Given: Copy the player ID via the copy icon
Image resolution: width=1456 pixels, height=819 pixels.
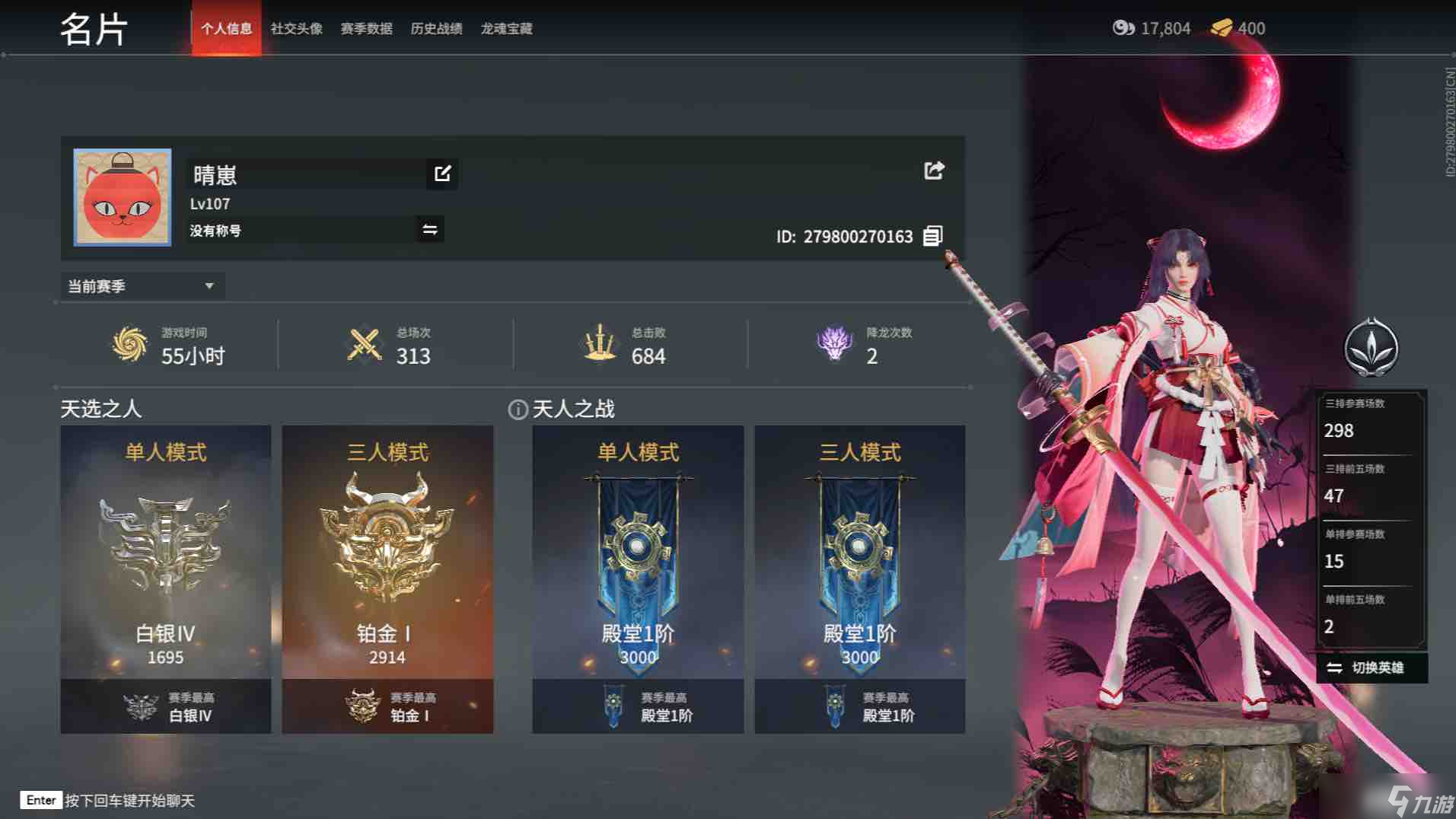Looking at the screenshot, I should point(933,236).
